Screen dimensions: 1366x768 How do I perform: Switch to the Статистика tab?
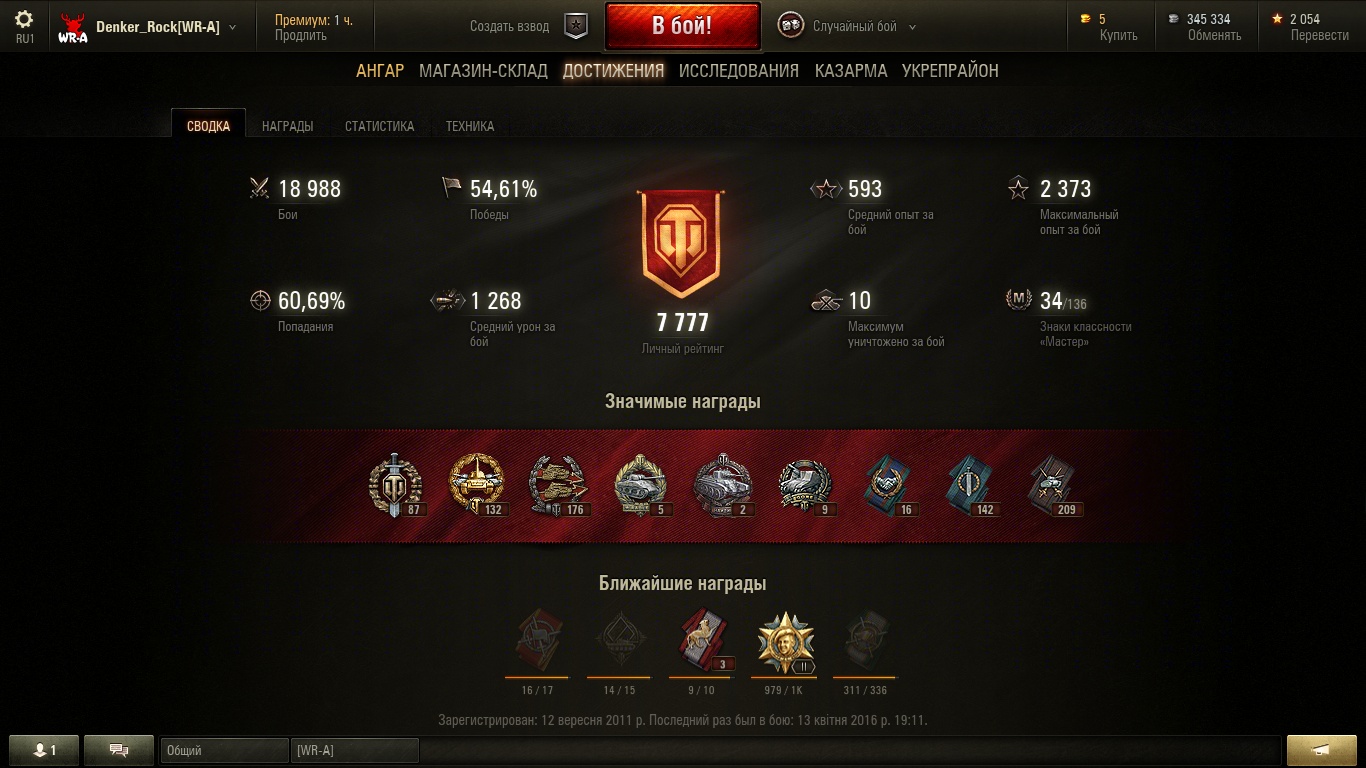pyautogui.click(x=379, y=126)
